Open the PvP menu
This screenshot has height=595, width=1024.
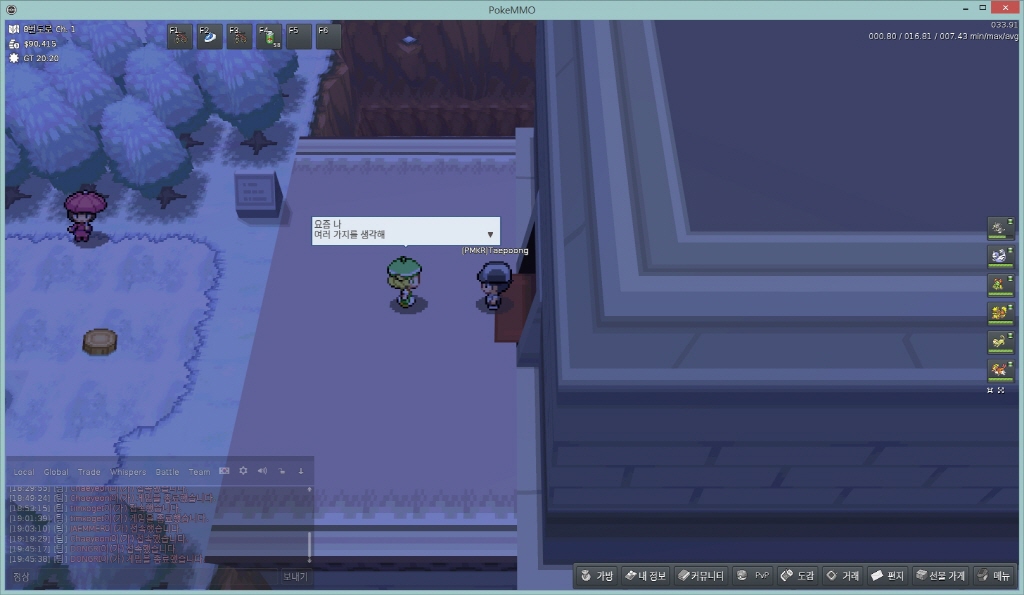point(752,576)
